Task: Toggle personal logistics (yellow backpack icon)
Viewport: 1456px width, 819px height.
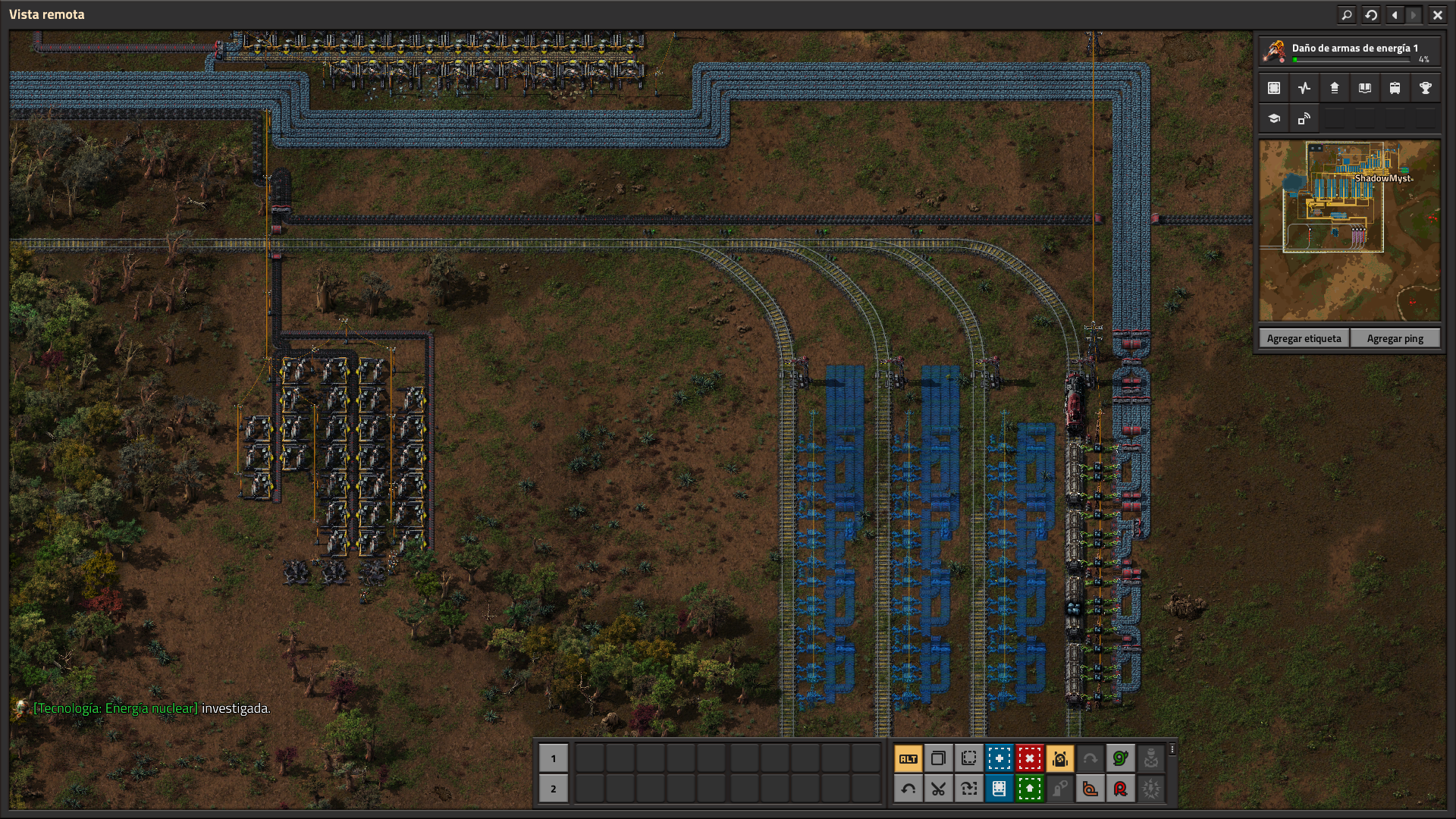Action: [x=1062, y=758]
